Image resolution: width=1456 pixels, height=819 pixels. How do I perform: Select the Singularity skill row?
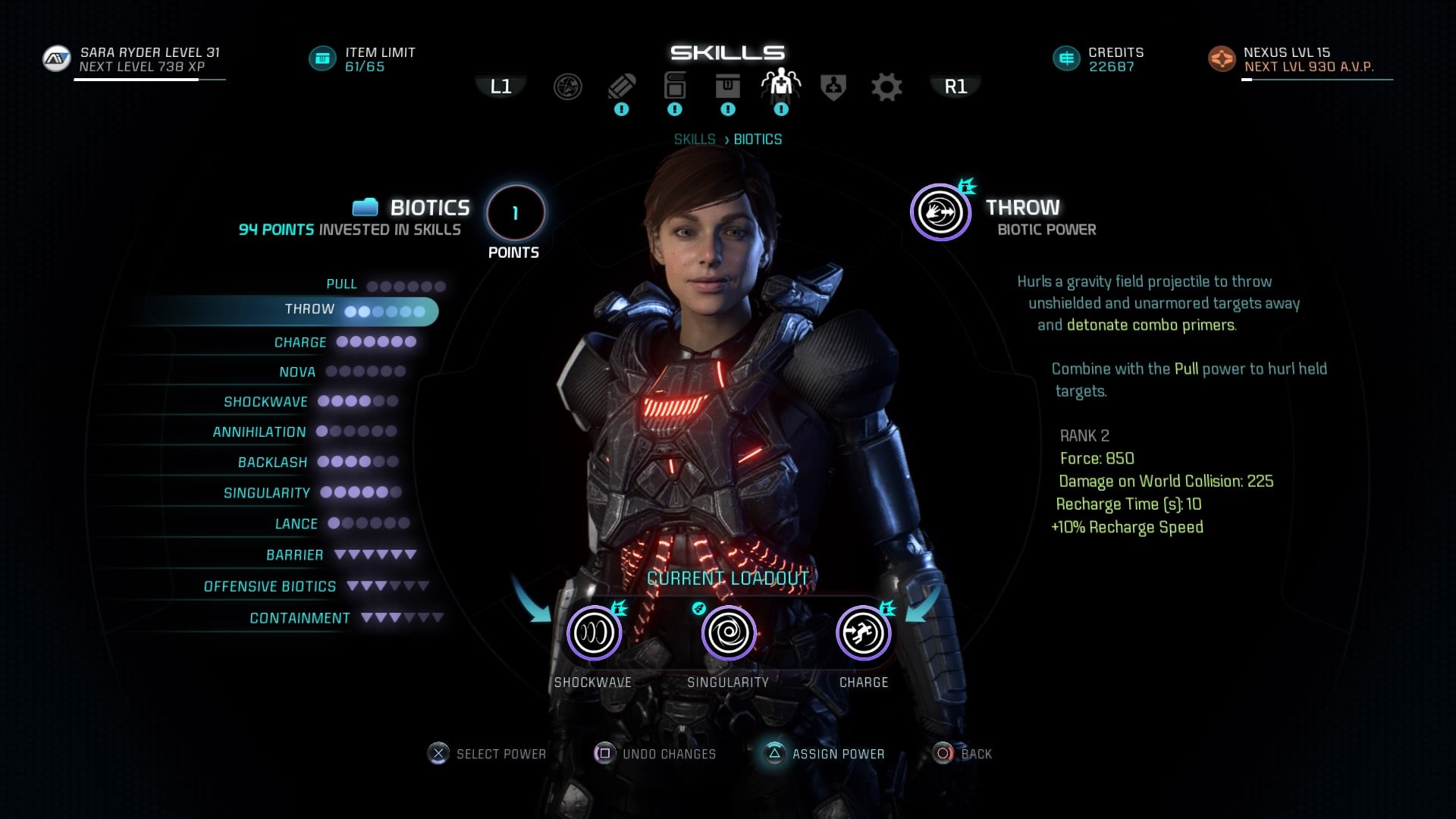[x=267, y=494]
